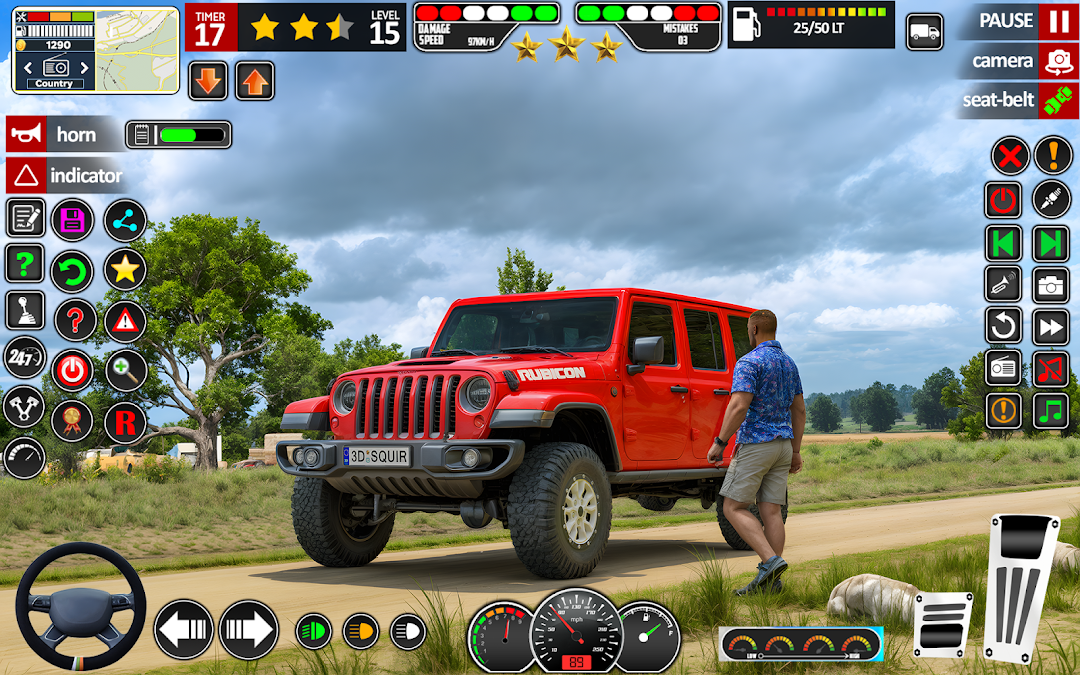1080x675 pixels.
Task: Tap the purple save floppy icon
Action: [x=72, y=220]
